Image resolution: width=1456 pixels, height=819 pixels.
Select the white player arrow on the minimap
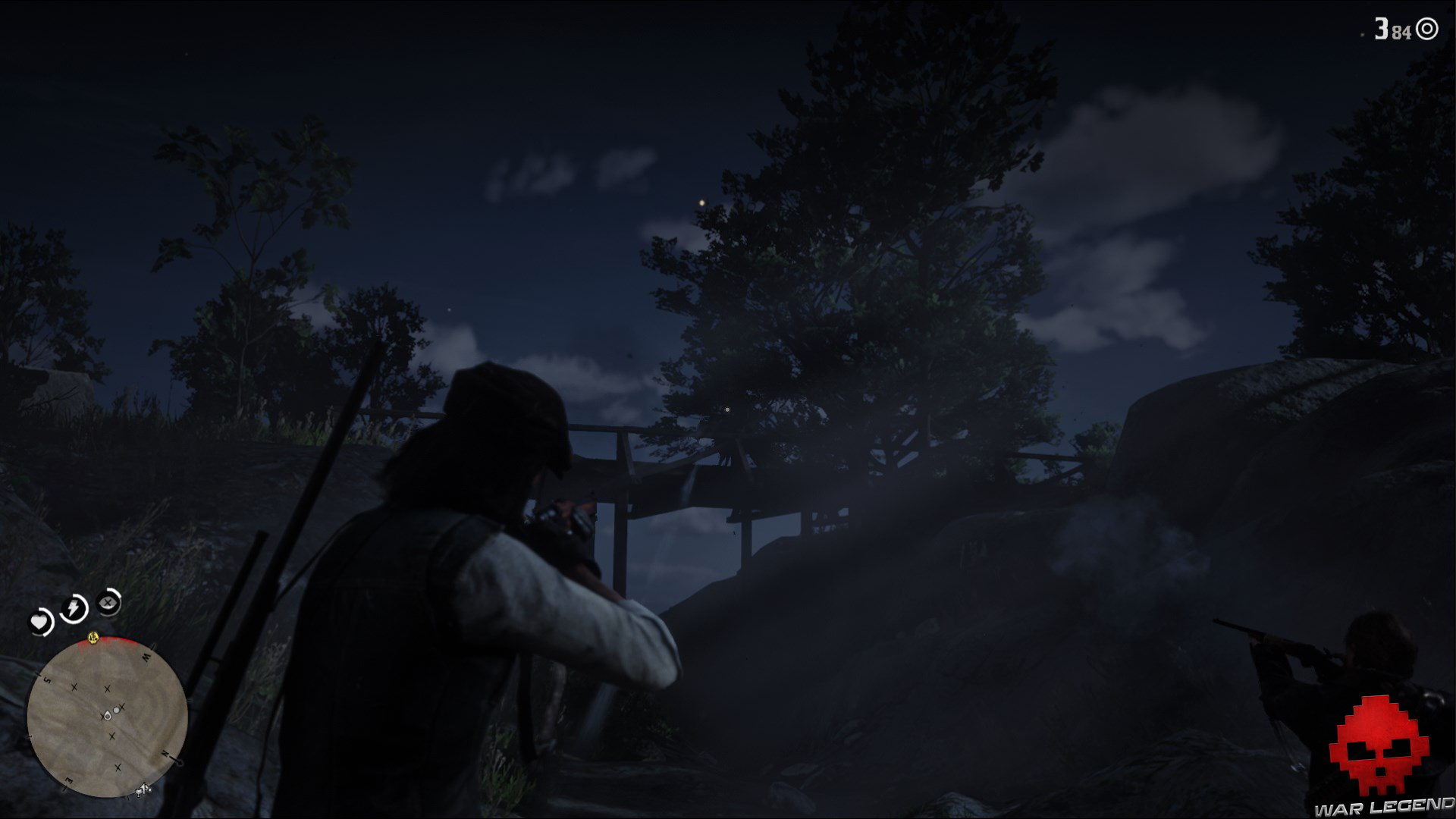(x=107, y=716)
